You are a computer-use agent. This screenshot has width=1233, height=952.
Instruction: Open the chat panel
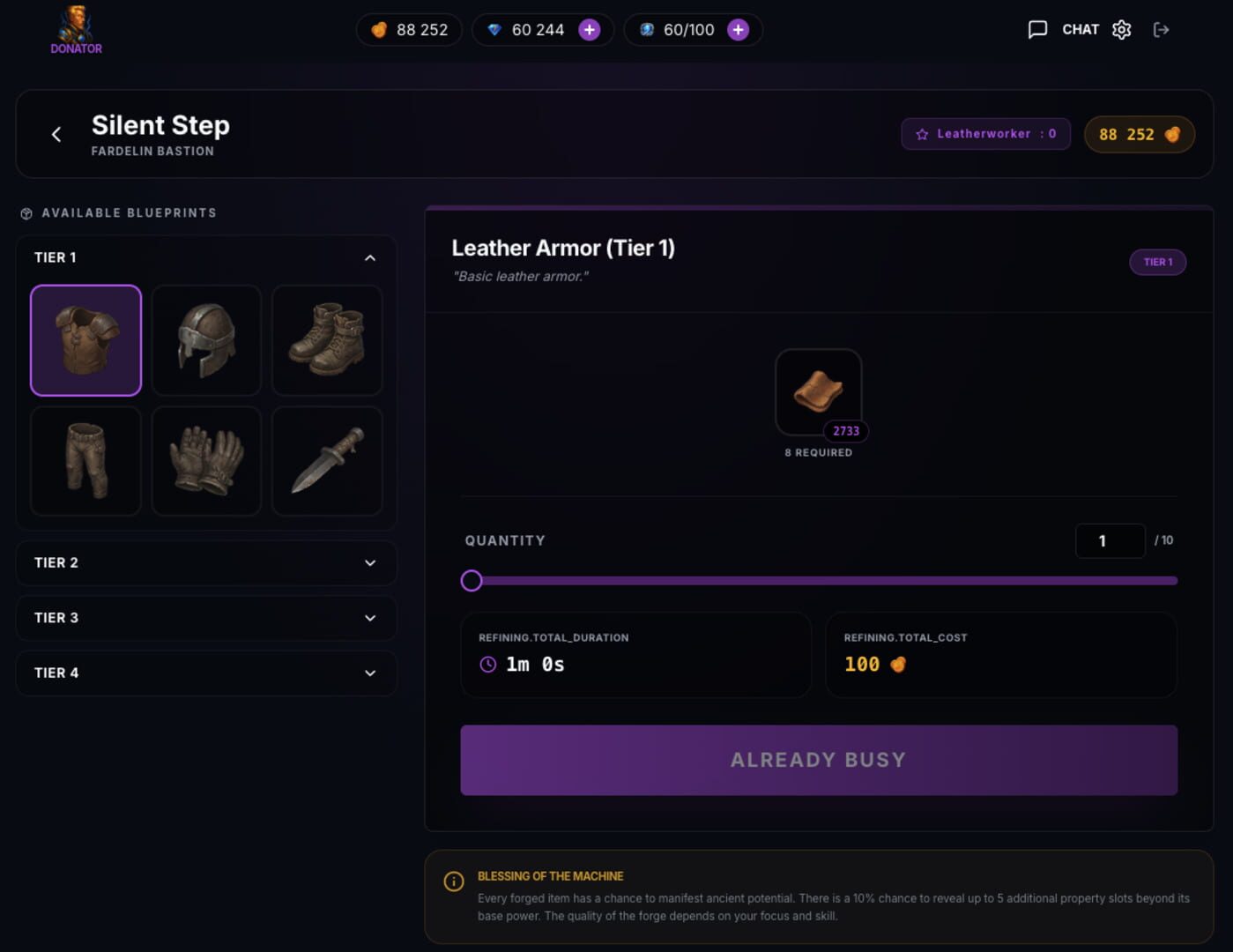point(1040,29)
